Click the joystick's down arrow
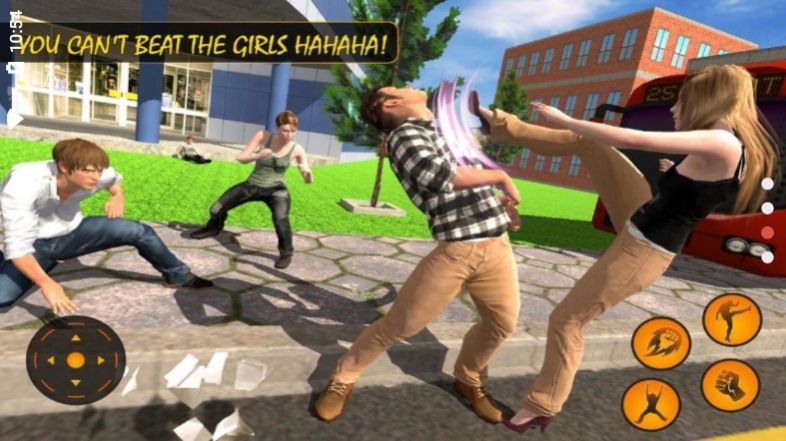This screenshot has width=786, height=441. pos(75,383)
